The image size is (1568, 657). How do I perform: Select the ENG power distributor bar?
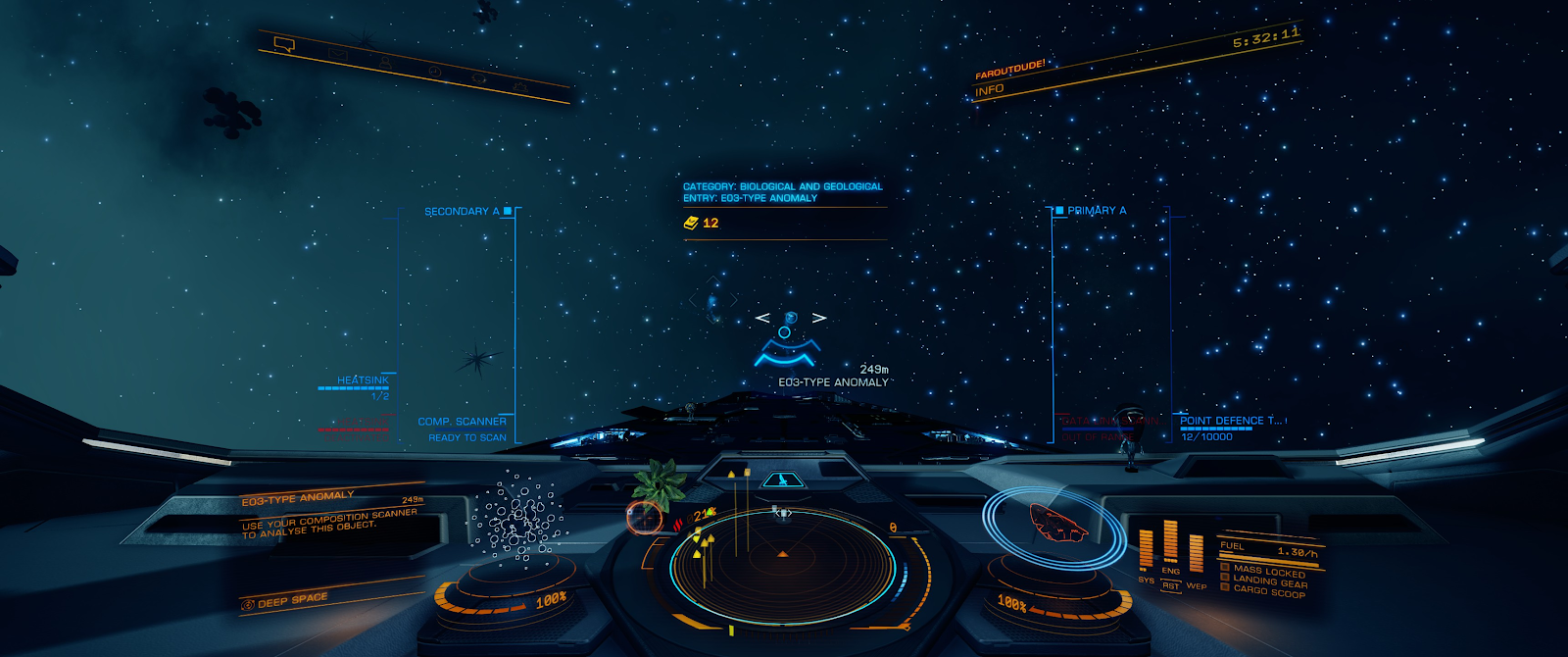[x=1170, y=542]
